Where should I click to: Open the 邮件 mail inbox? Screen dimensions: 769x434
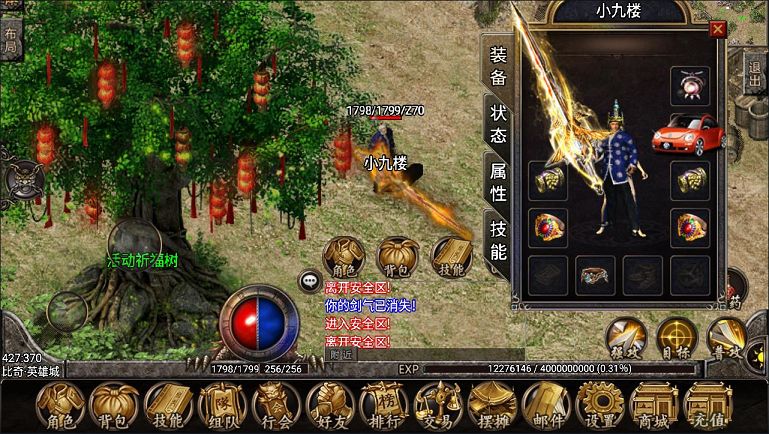(x=545, y=406)
